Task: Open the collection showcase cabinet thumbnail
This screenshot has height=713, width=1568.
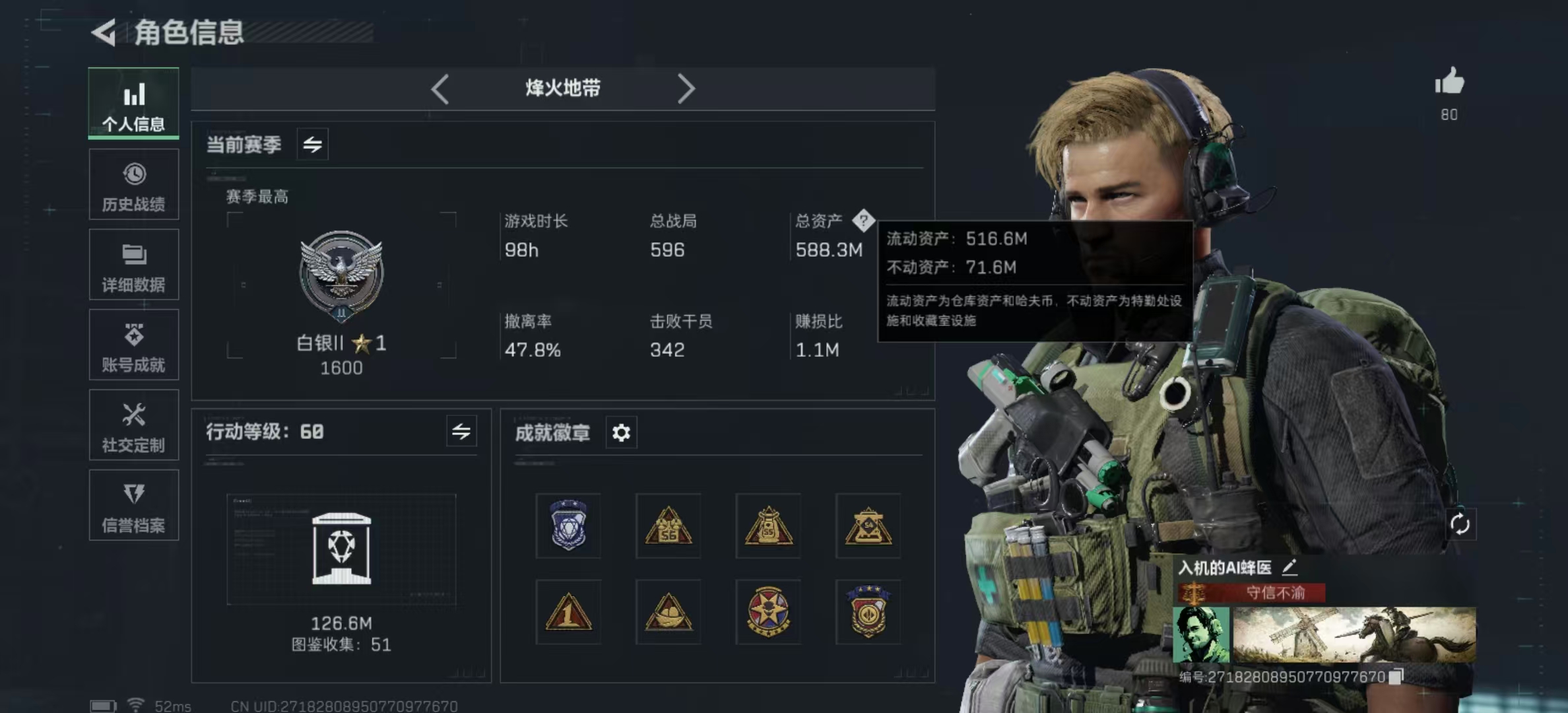Action: tap(341, 549)
